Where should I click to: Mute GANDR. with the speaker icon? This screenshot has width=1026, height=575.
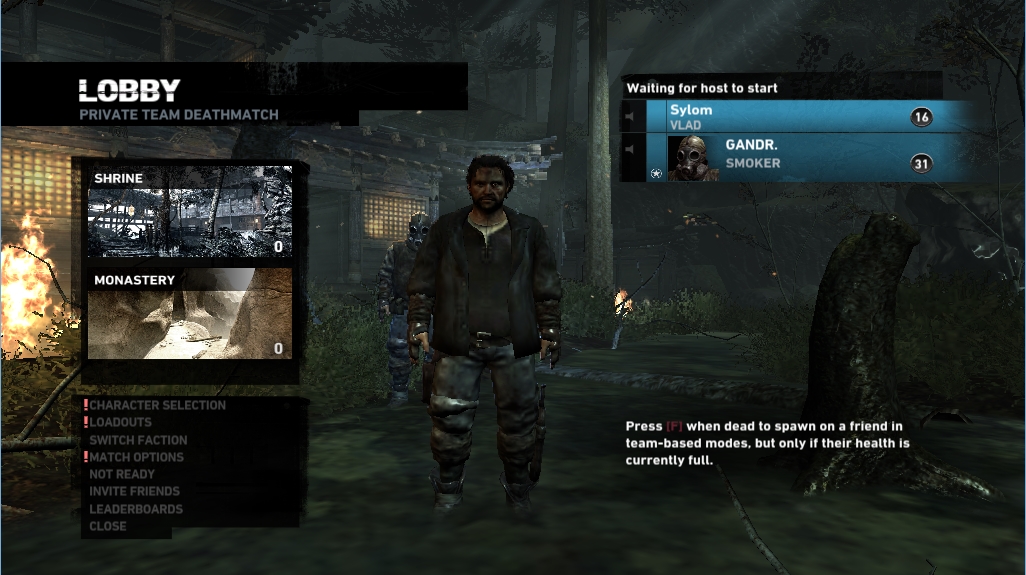pos(632,150)
